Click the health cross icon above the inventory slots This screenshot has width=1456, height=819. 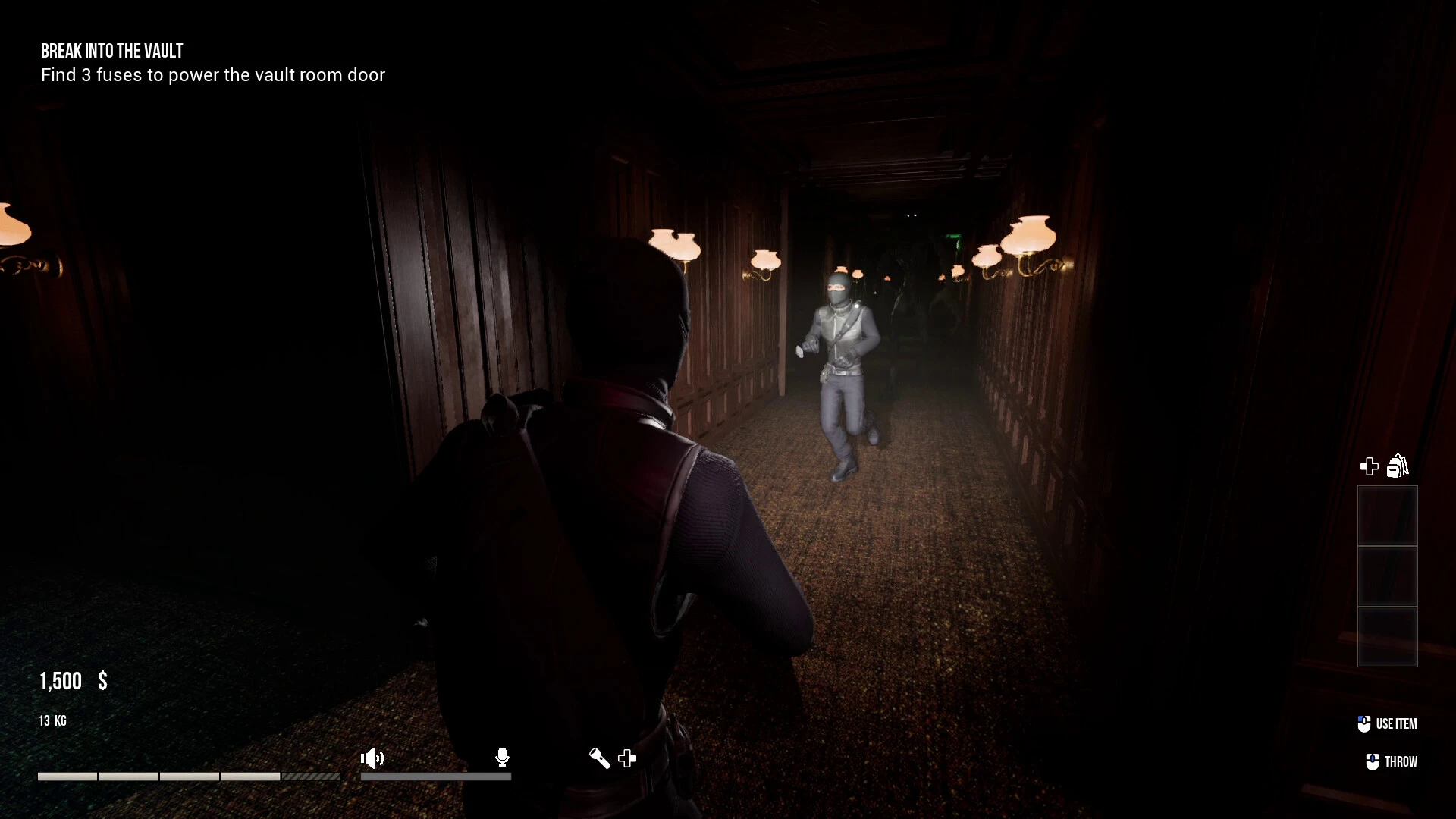click(1370, 466)
